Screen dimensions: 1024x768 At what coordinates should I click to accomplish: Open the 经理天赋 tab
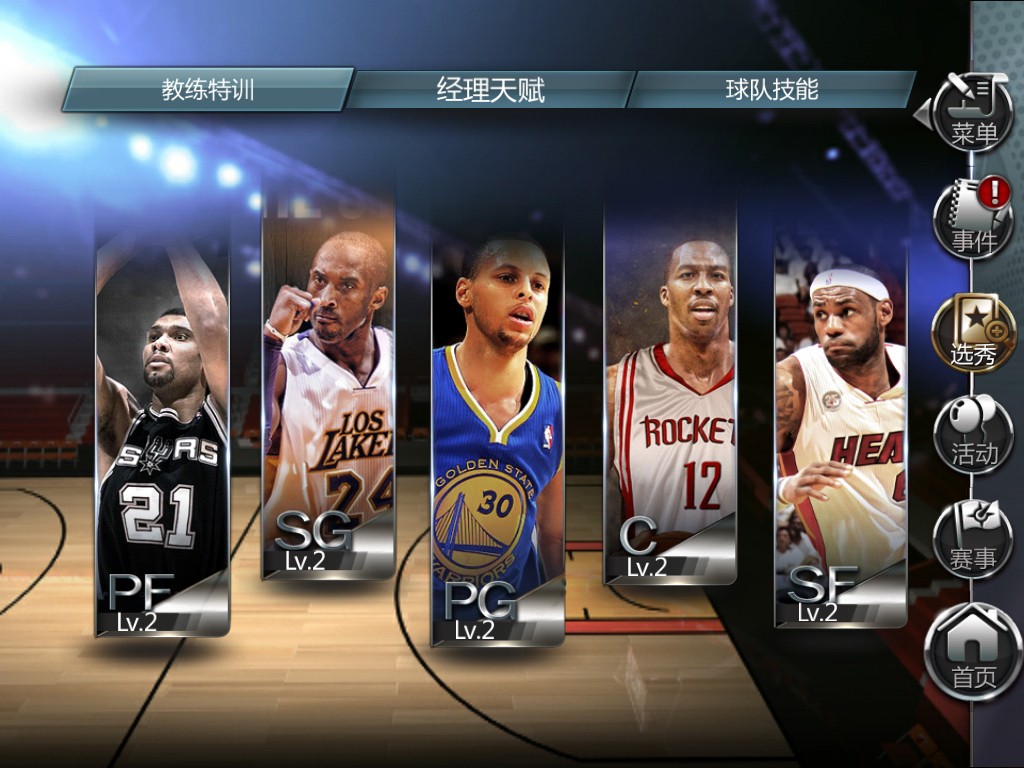tap(490, 90)
